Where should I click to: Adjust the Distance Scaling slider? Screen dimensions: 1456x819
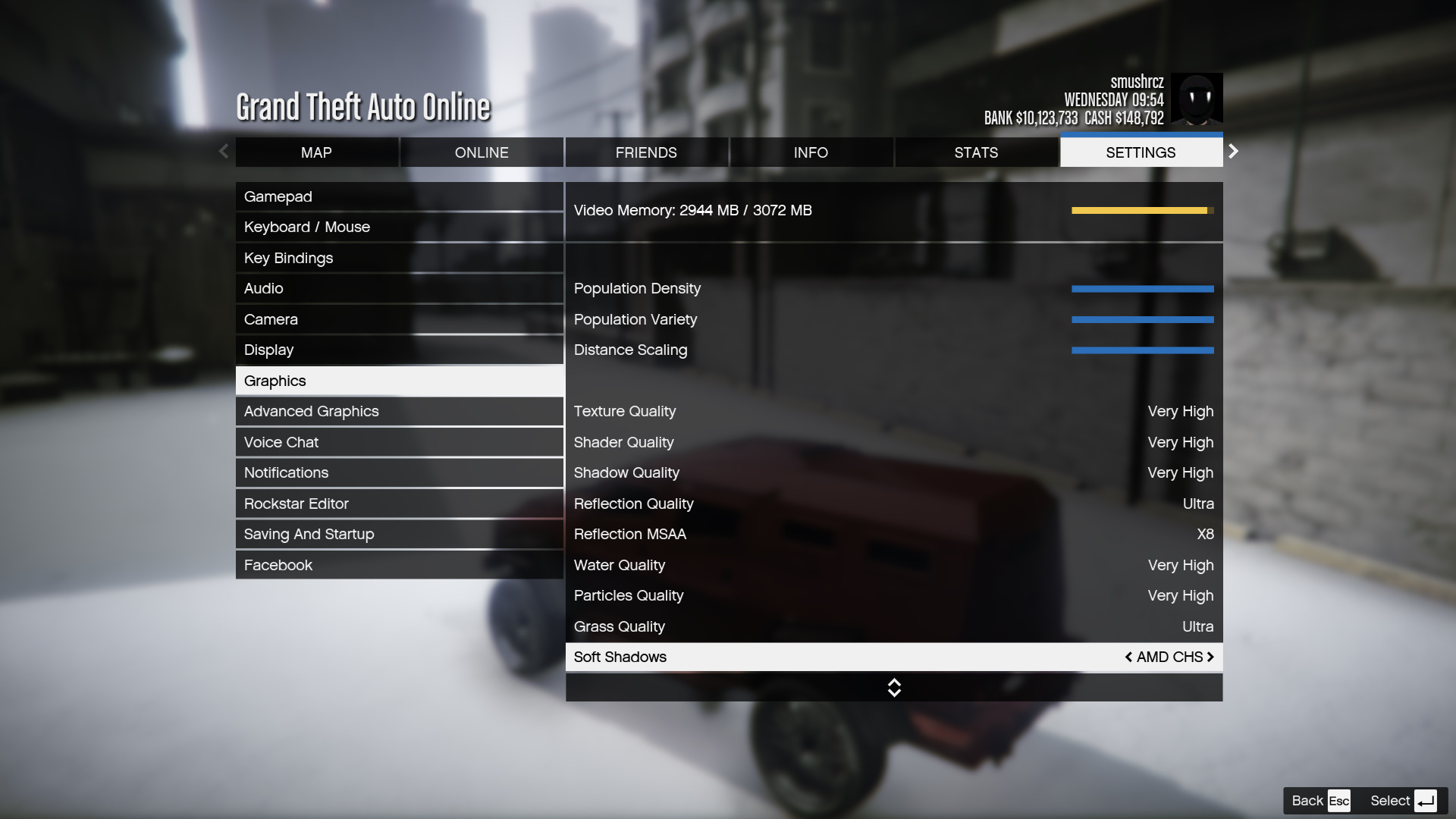1142,350
